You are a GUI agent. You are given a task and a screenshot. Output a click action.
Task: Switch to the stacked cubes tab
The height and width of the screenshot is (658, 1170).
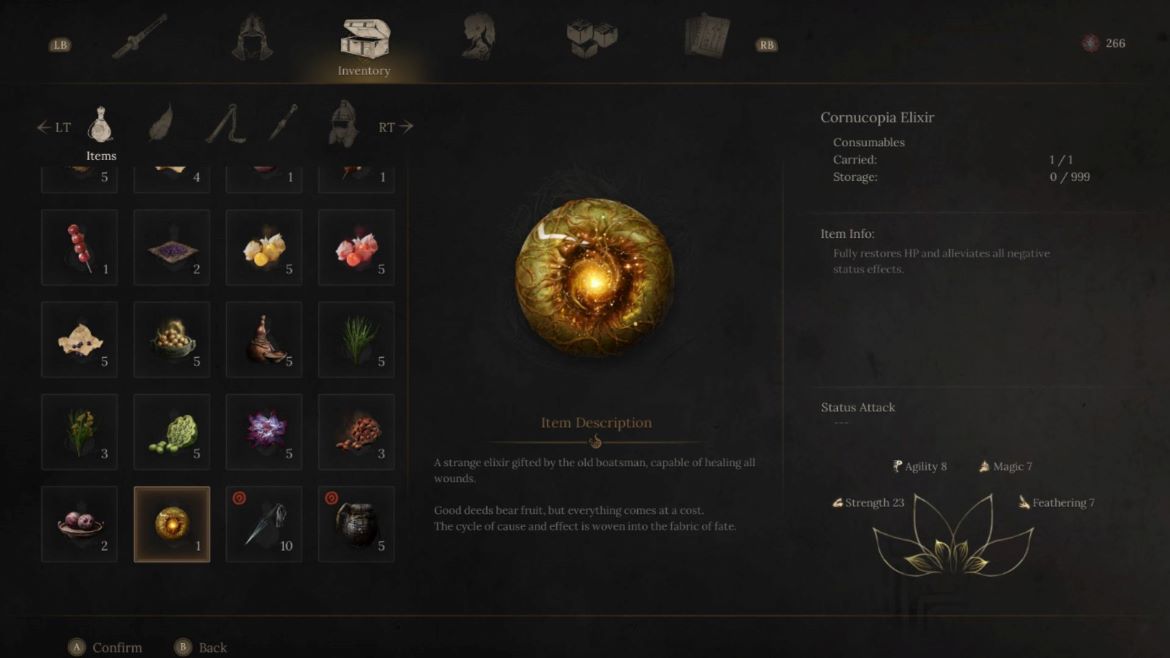click(593, 38)
